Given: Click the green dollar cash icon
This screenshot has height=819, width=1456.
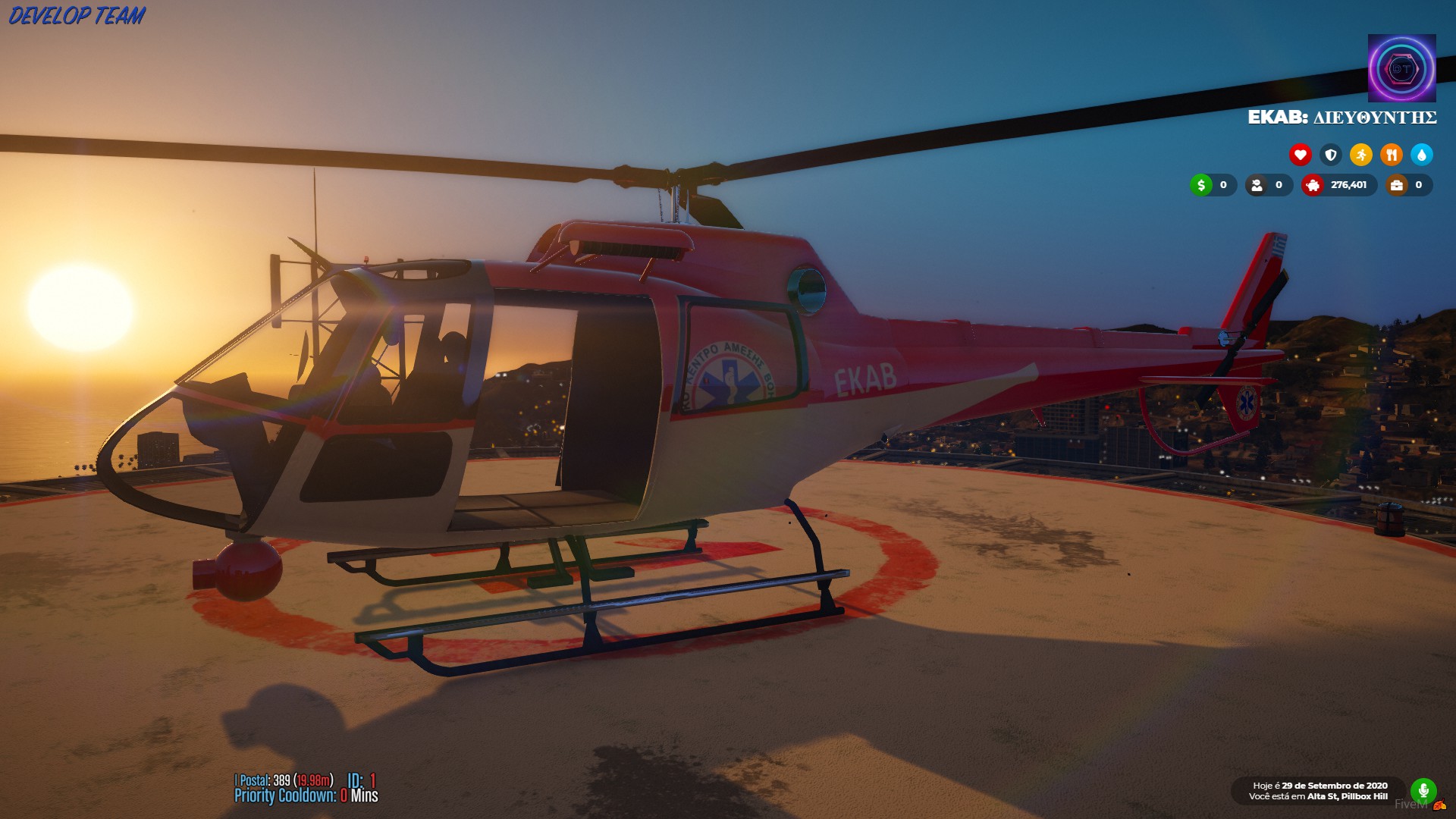Looking at the screenshot, I should tap(1200, 185).
